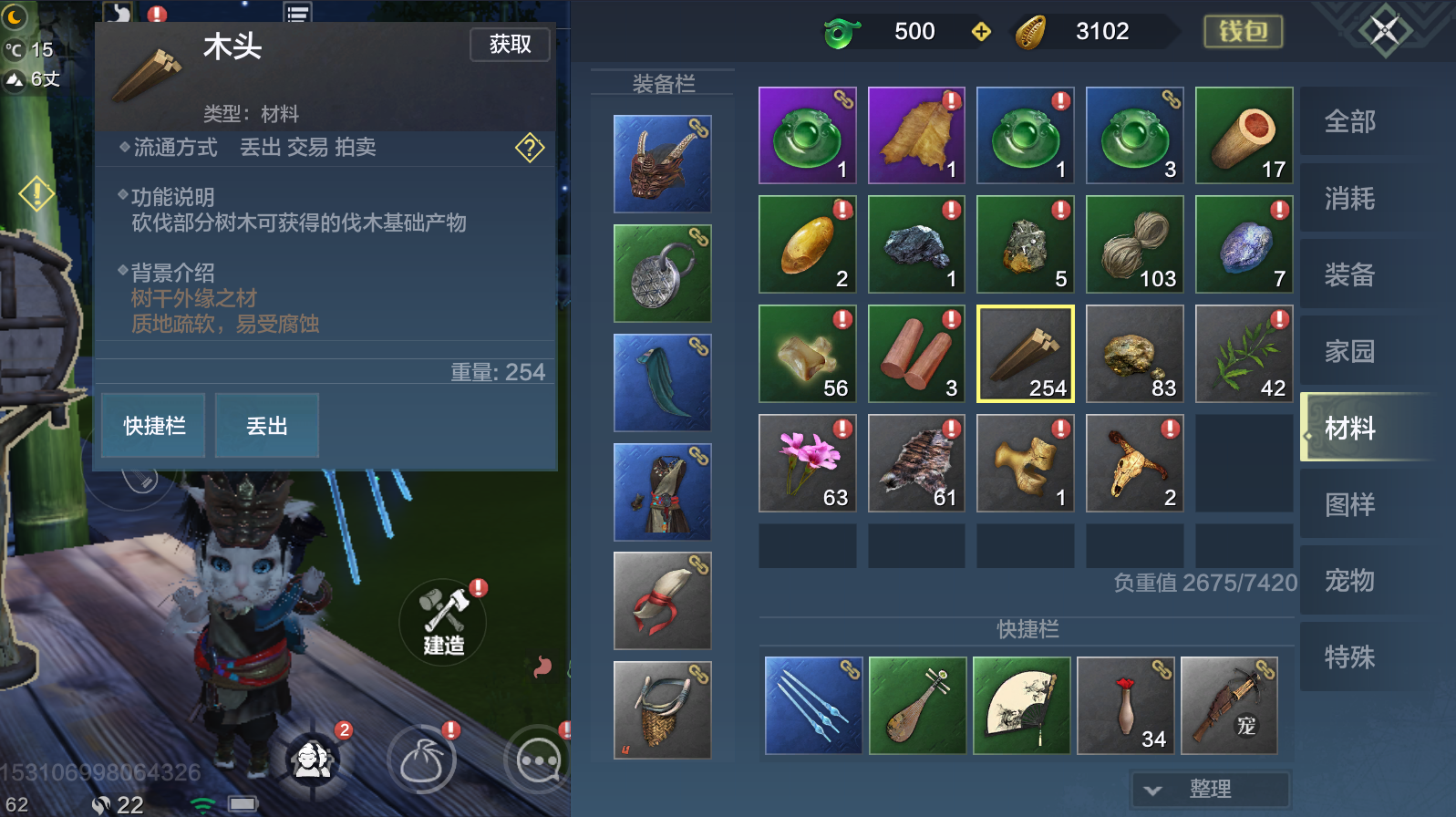Screen dimensions: 1456x817
Task: Select the wood item thumbnail in the inventory
Action: tap(1025, 354)
